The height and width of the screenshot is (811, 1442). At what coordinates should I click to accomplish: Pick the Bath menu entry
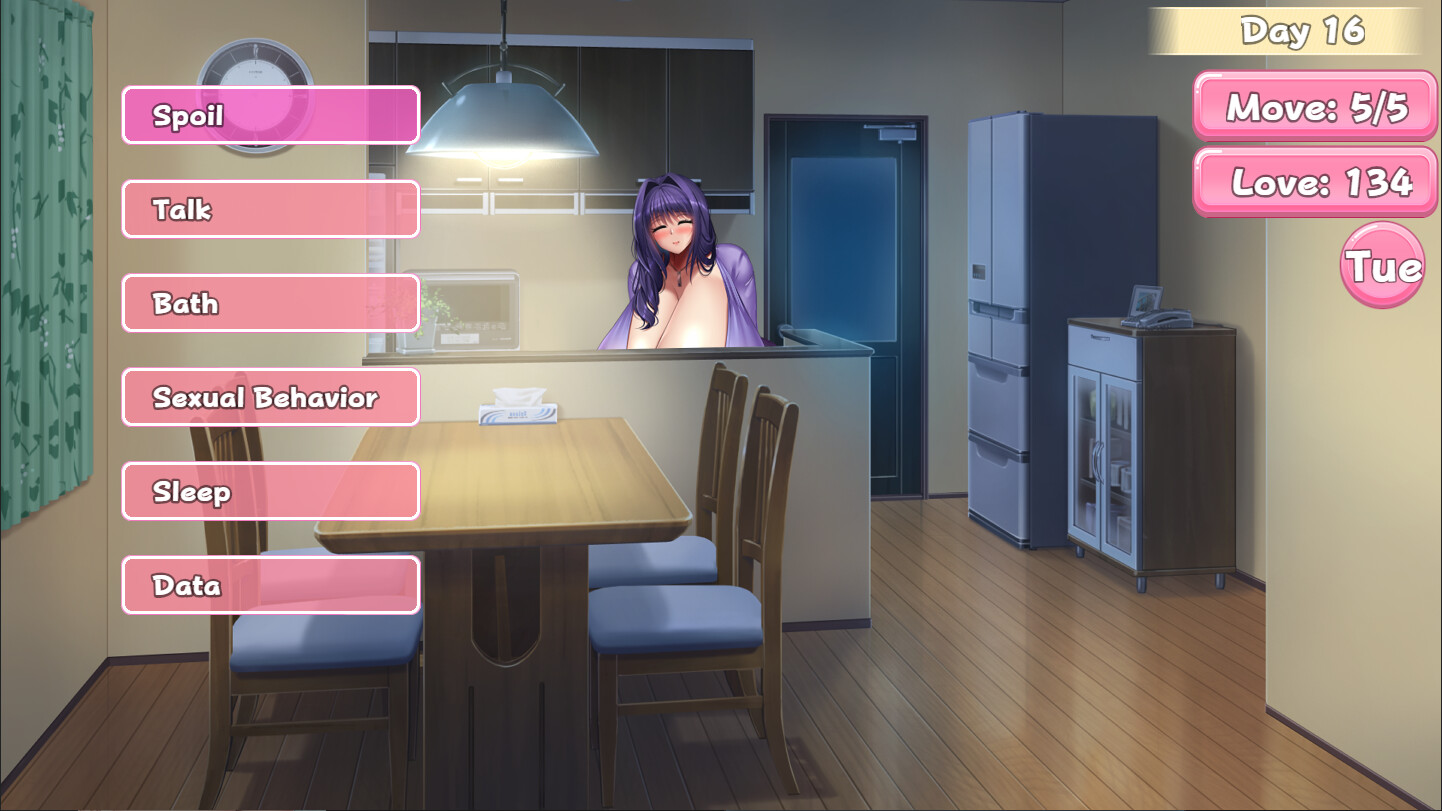(x=270, y=303)
